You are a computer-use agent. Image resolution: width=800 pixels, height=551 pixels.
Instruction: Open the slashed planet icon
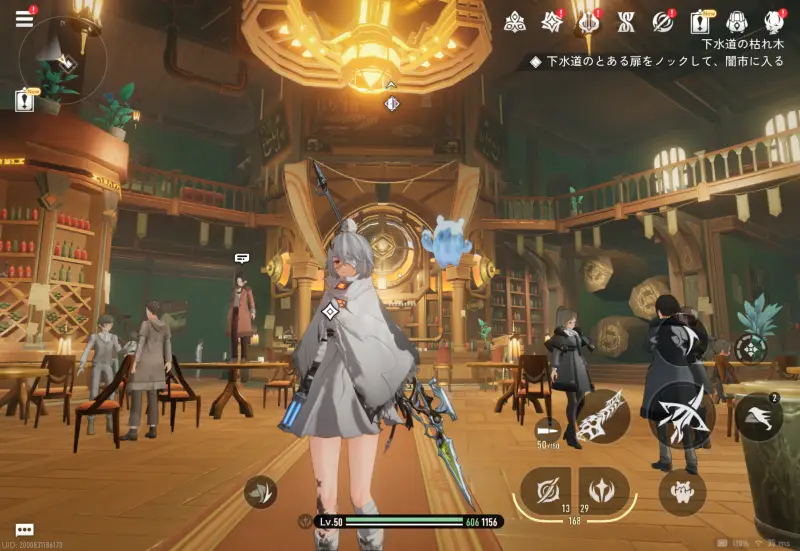pos(662,21)
